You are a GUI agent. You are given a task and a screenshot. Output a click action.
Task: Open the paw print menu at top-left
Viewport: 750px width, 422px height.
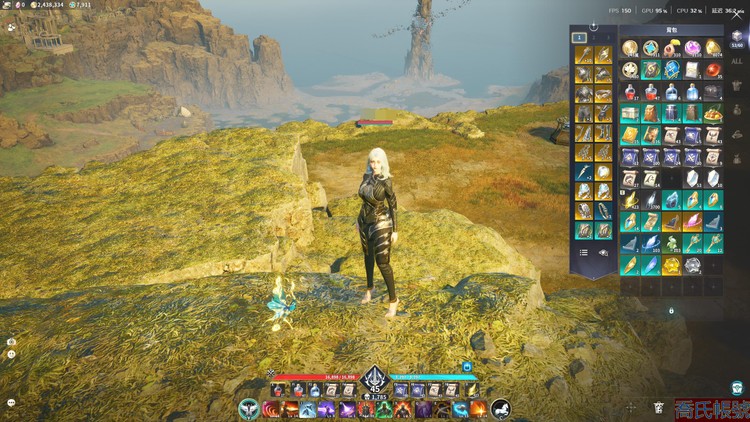[x=10, y=29]
